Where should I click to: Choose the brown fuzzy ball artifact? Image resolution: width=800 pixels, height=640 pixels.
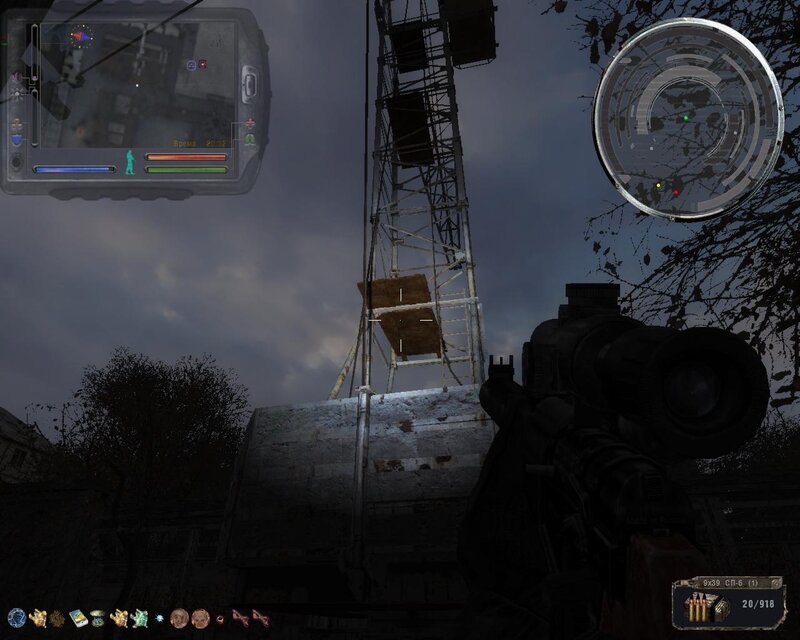tap(58, 617)
